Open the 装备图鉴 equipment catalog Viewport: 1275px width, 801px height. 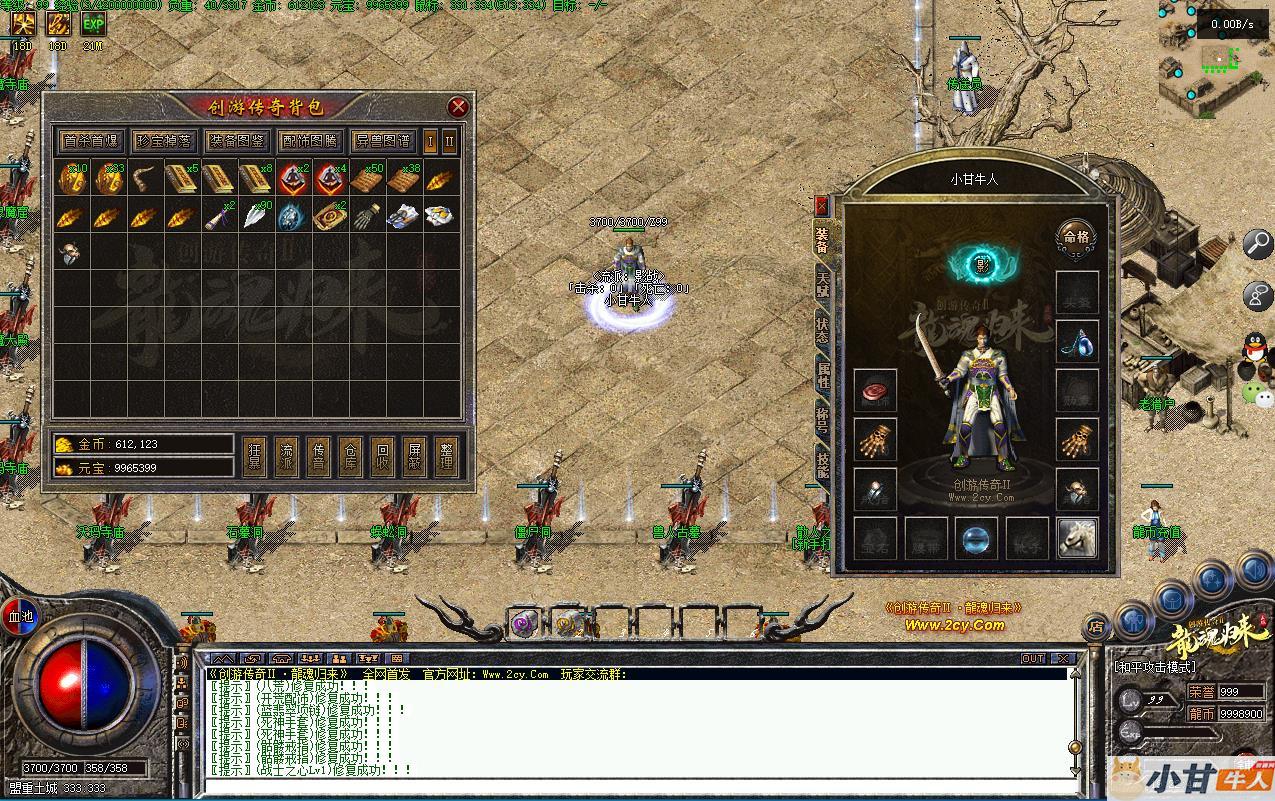(x=236, y=141)
